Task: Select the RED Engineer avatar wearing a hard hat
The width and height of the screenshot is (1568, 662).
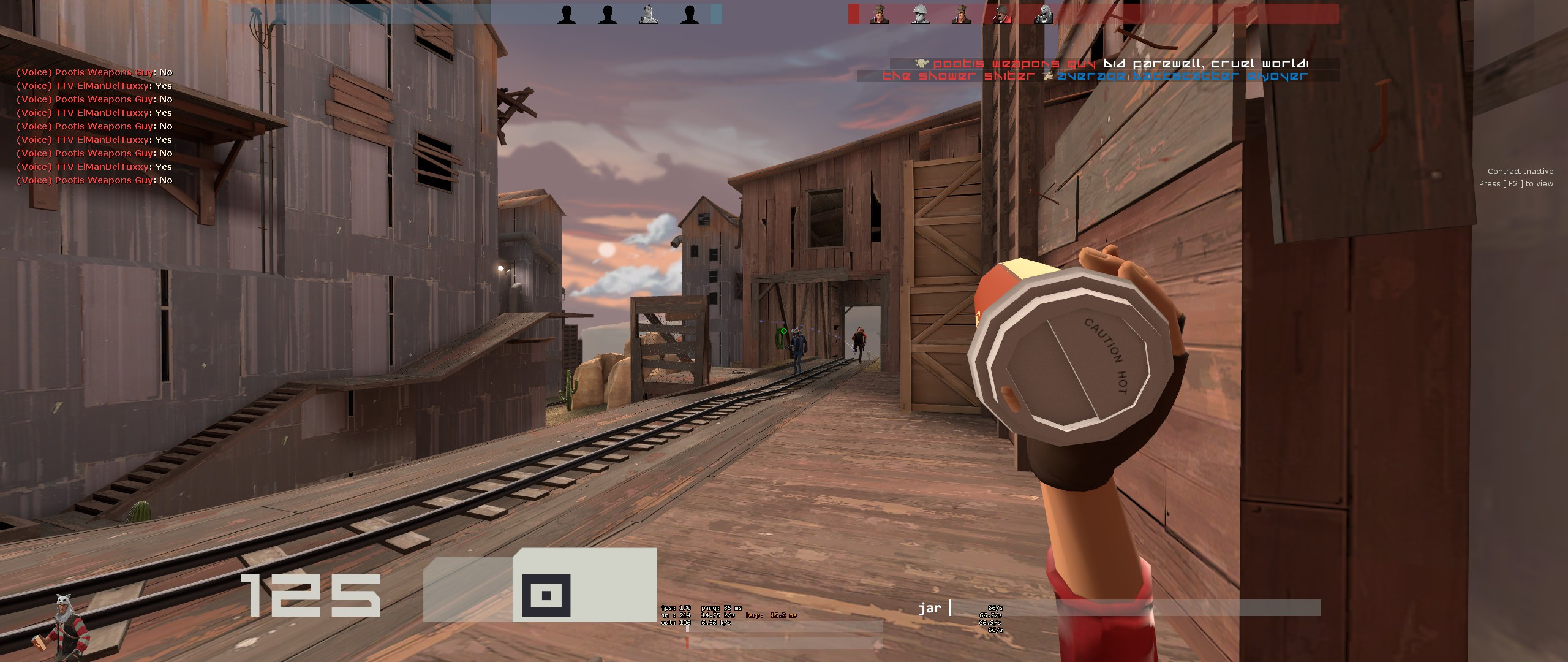Action: 921,13
